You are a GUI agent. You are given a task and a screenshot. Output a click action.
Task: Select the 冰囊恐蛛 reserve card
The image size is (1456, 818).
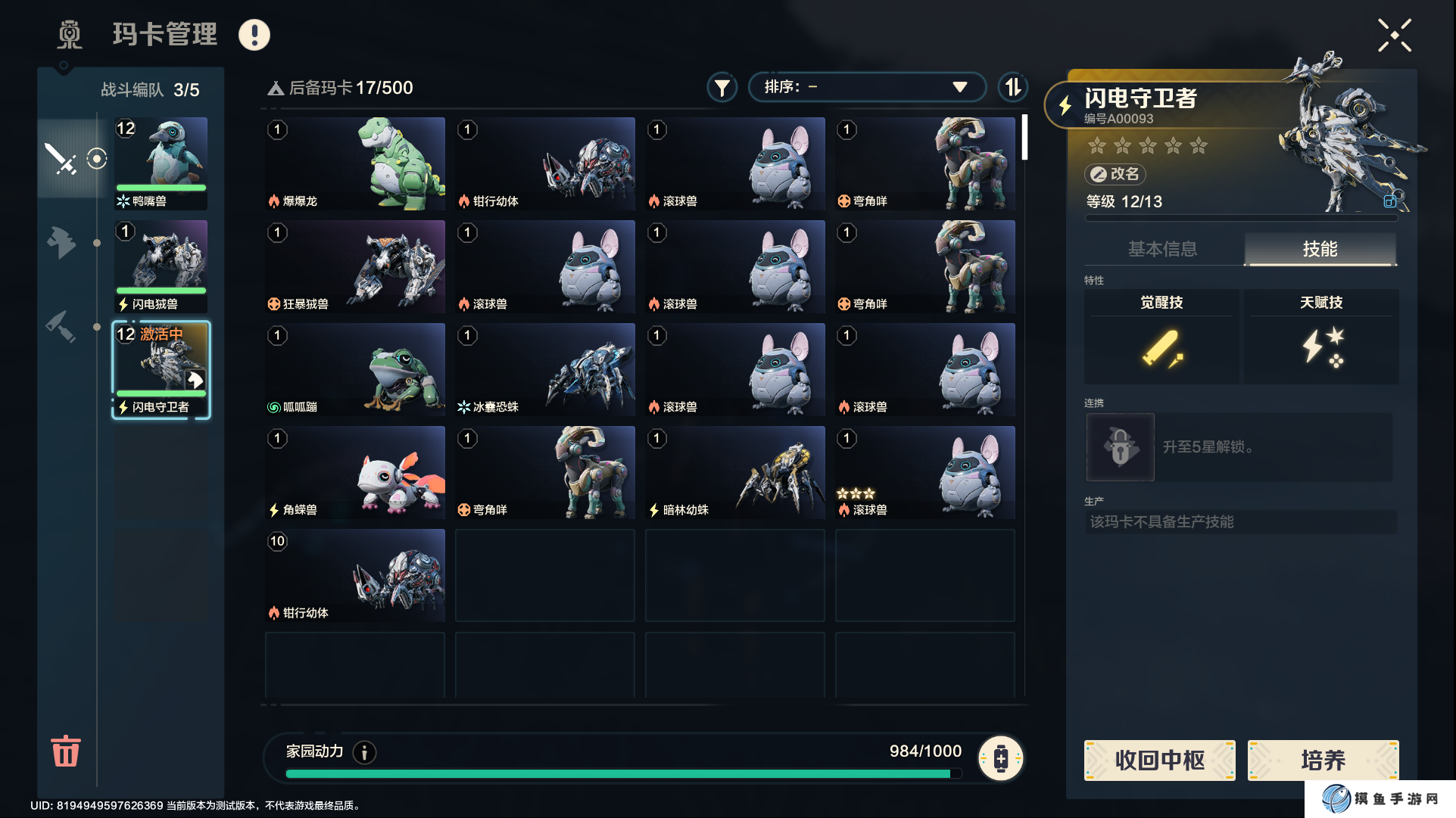click(x=545, y=369)
